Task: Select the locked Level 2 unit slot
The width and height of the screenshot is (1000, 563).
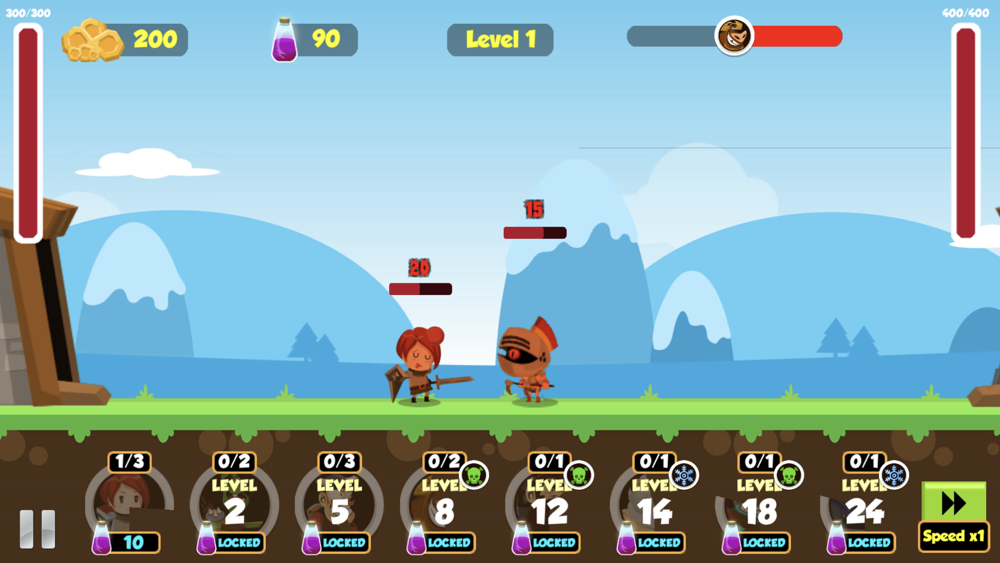Action: pyautogui.click(x=234, y=507)
